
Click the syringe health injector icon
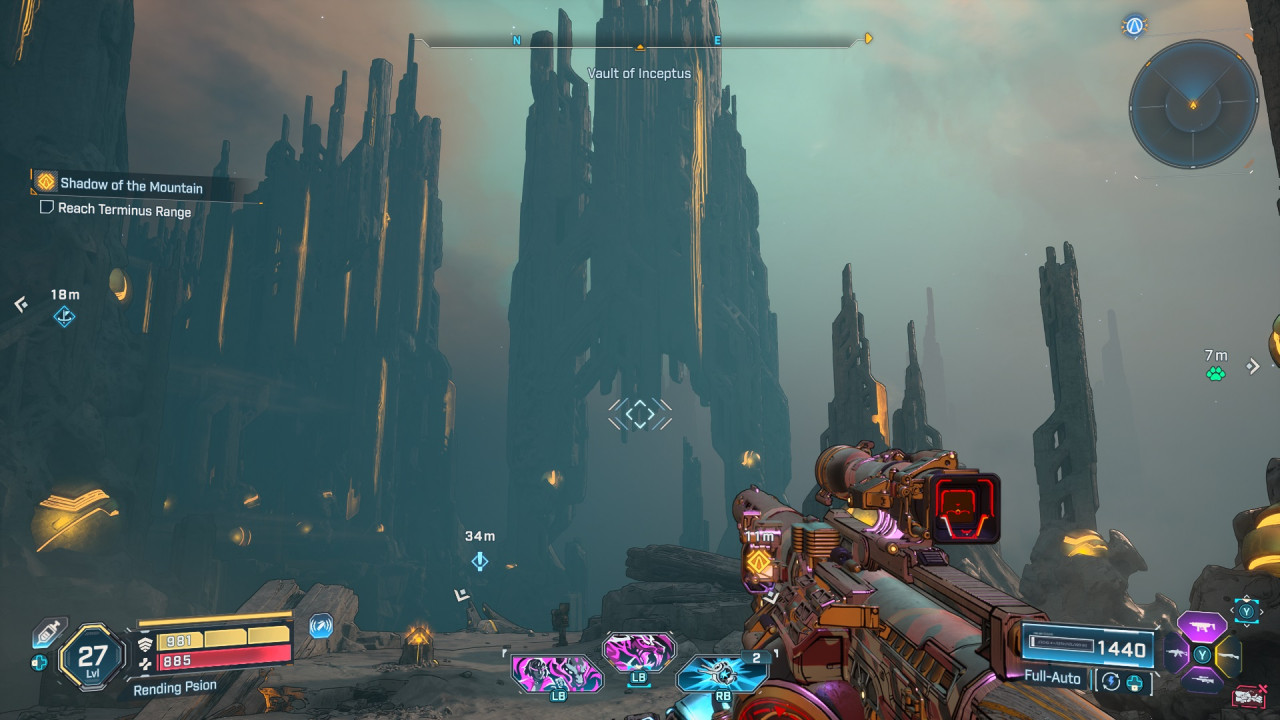pyautogui.click(x=49, y=631)
